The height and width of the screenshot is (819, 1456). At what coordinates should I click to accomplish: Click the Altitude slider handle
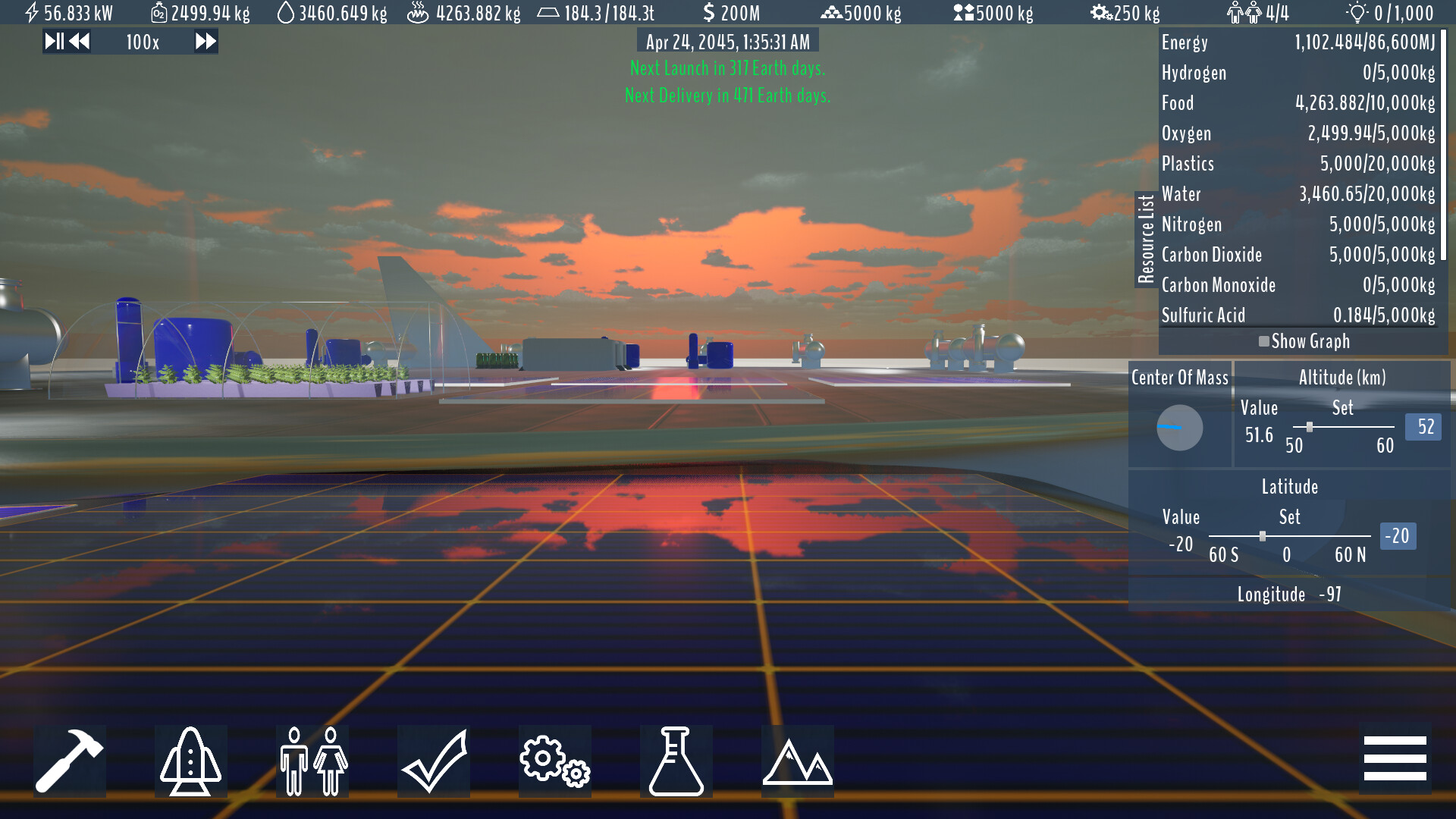(x=1311, y=427)
